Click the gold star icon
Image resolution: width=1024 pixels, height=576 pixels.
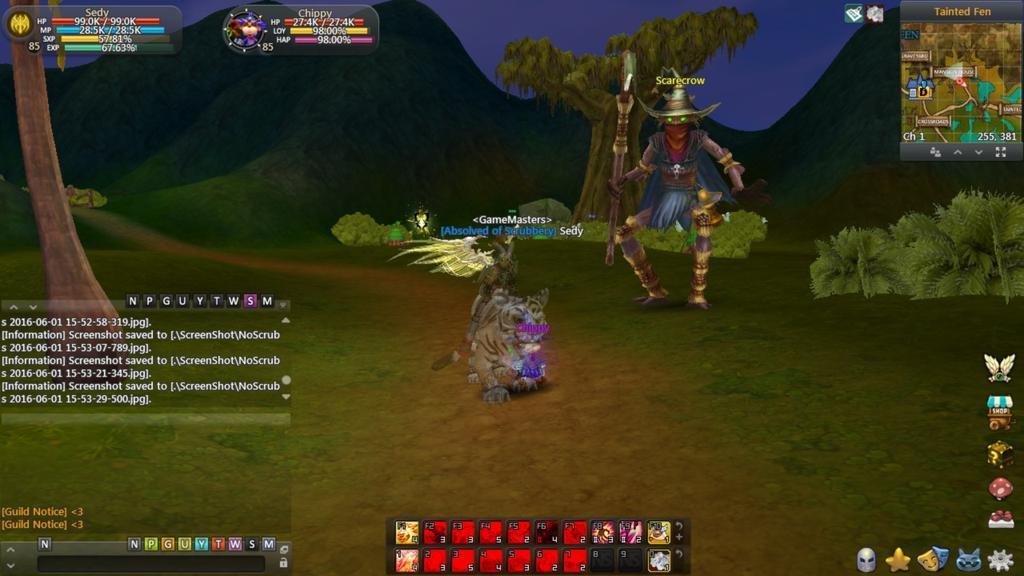pos(898,560)
